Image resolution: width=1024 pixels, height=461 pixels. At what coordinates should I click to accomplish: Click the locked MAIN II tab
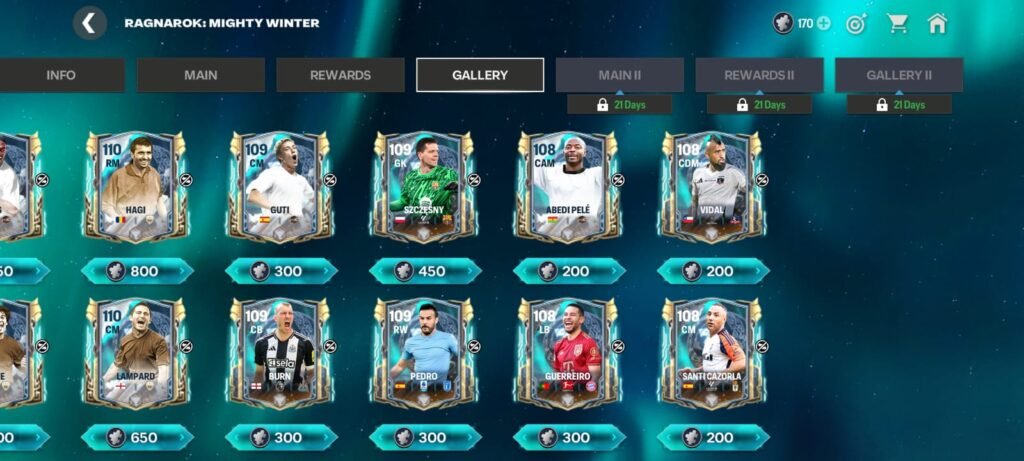620,75
